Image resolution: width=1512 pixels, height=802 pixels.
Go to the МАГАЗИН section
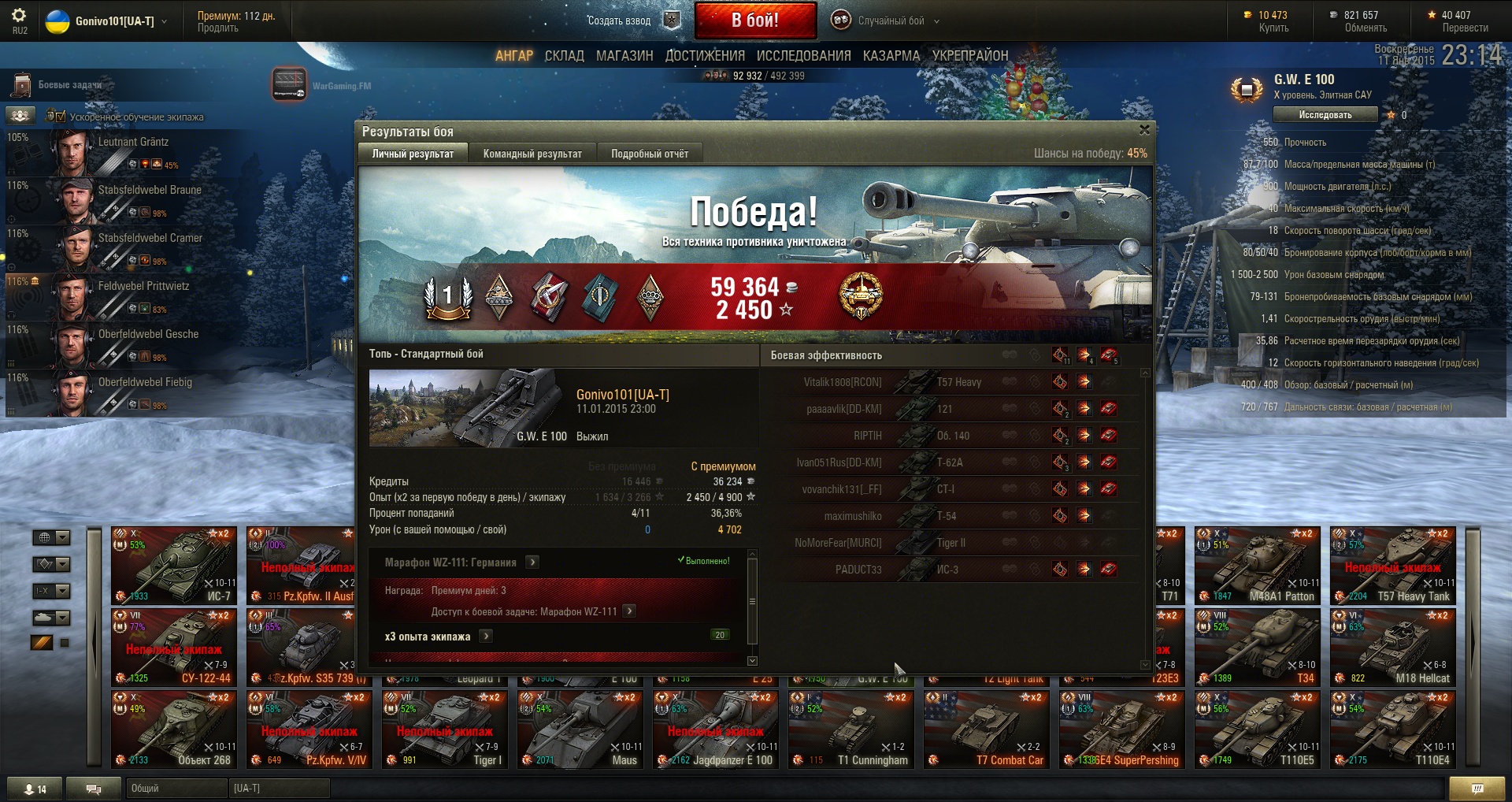(x=624, y=56)
